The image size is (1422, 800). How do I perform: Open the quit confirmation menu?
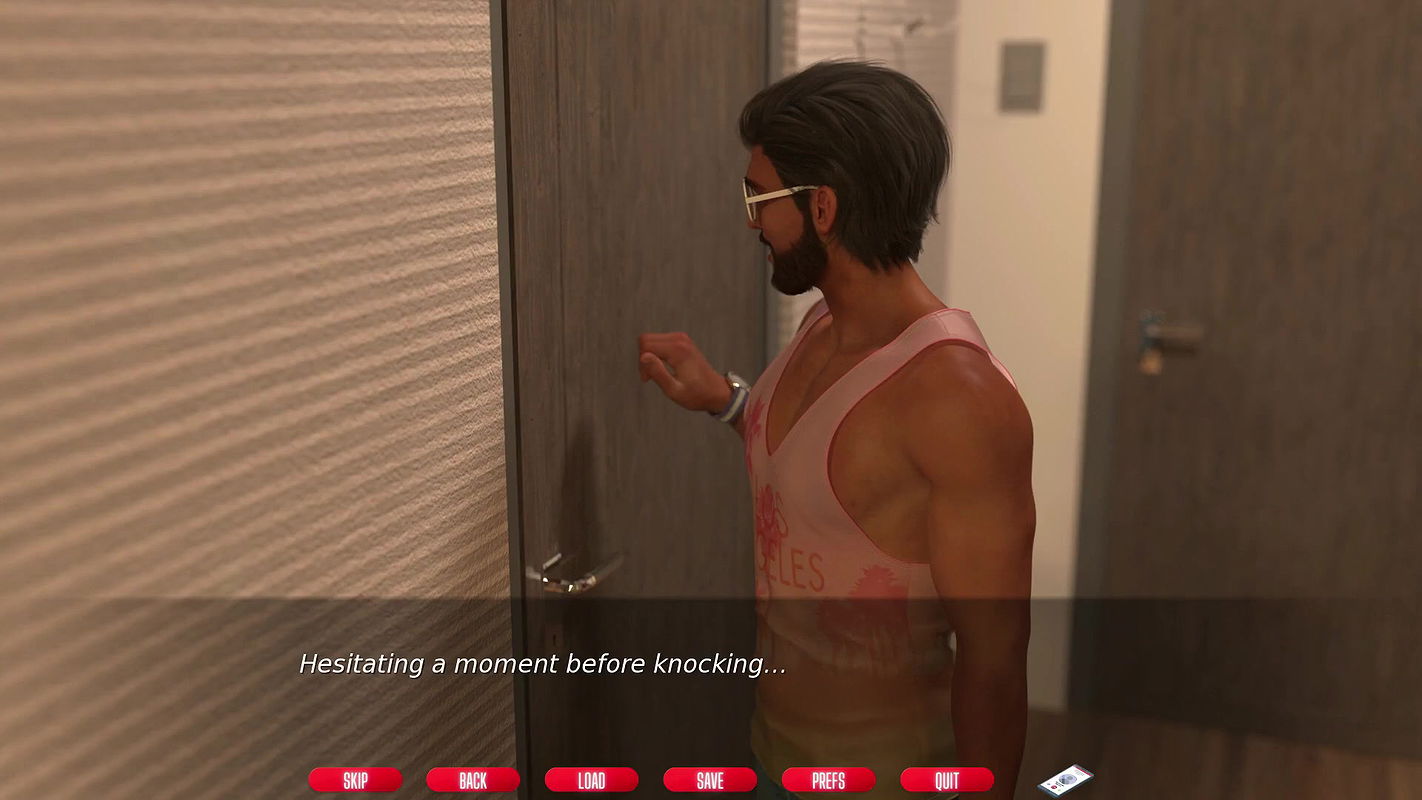(x=946, y=780)
